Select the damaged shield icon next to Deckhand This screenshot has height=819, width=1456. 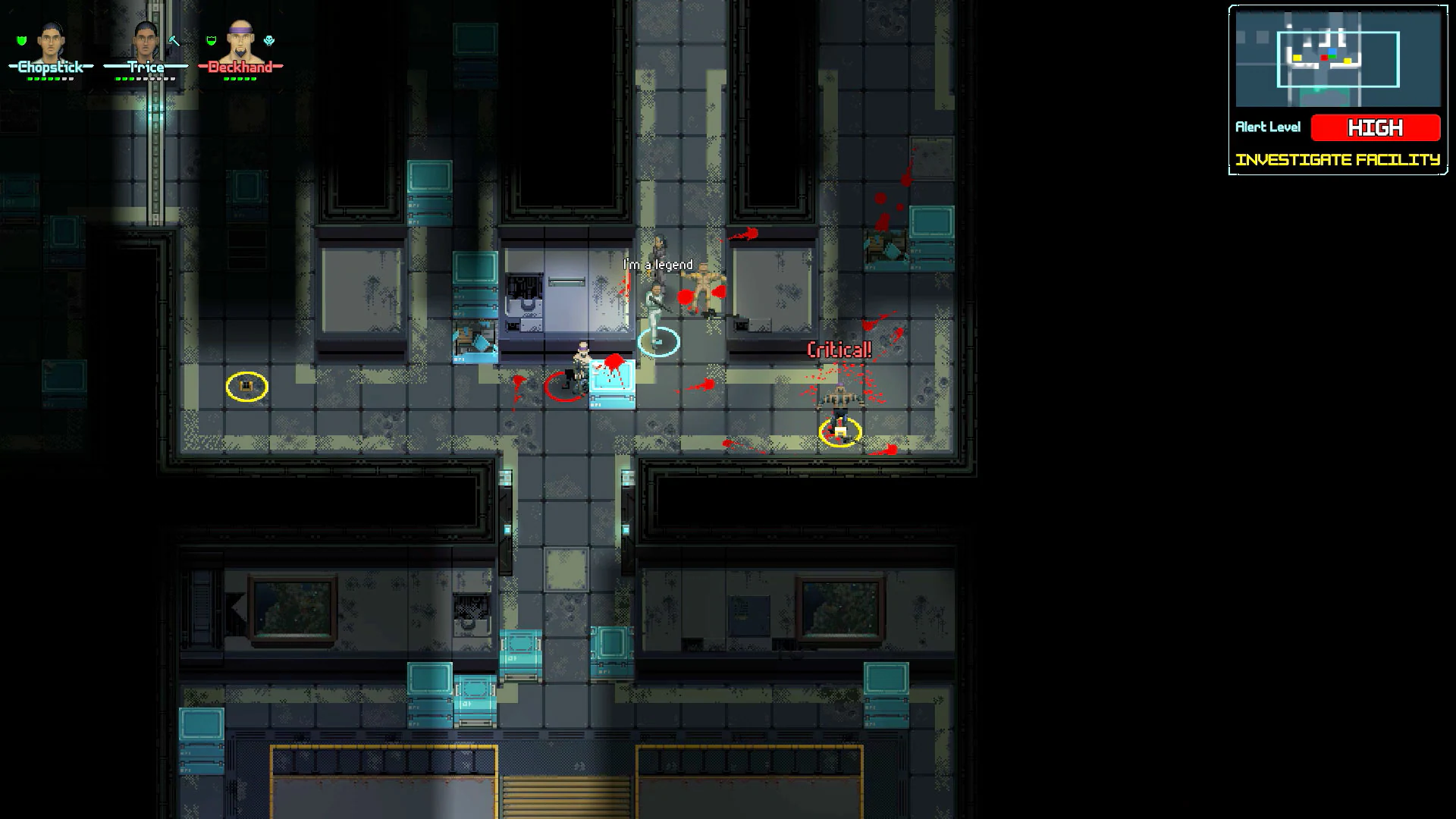[211, 40]
